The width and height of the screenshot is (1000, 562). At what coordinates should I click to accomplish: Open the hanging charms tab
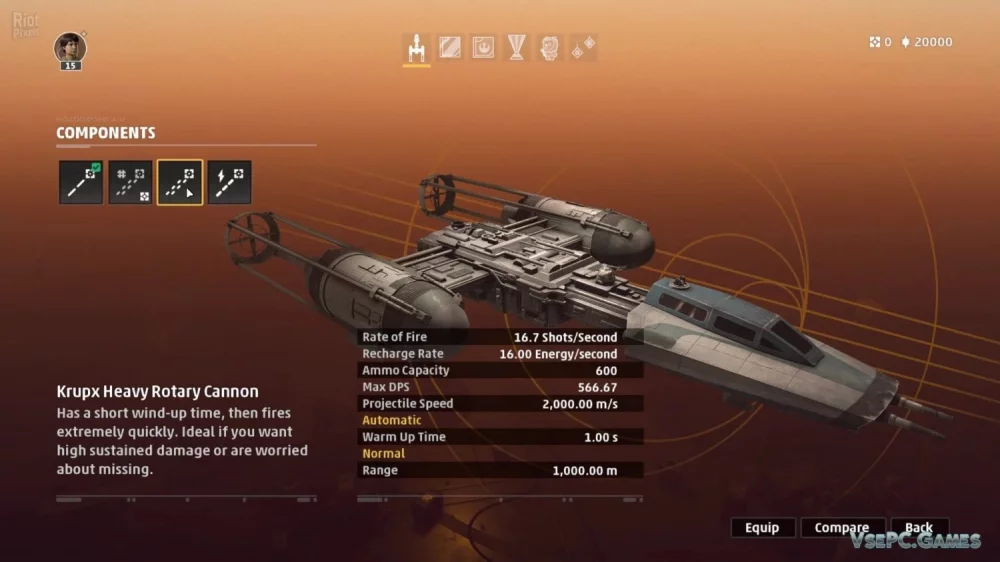(583, 47)
